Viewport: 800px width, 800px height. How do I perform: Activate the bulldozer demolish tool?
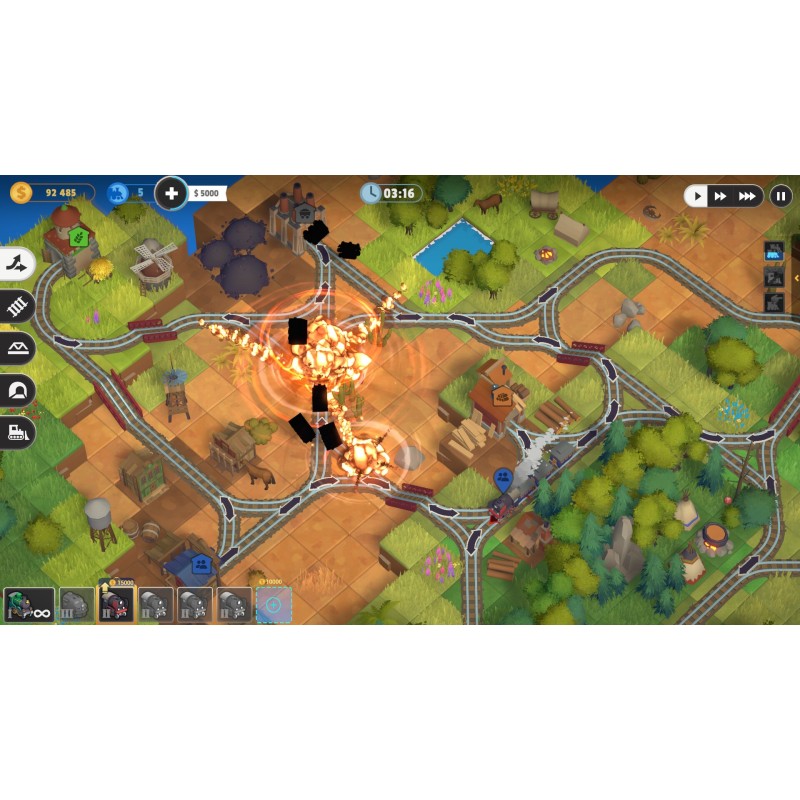17,432
